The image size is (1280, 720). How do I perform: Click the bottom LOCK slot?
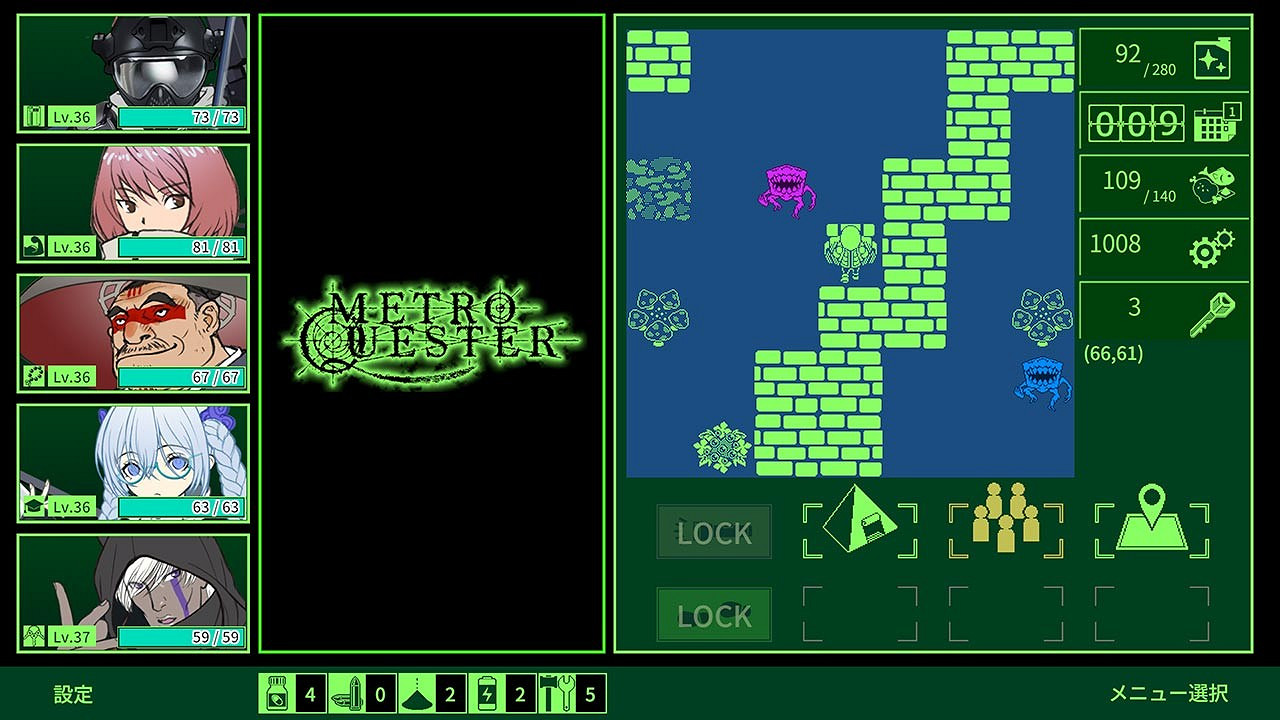click(x=713, y=615)
